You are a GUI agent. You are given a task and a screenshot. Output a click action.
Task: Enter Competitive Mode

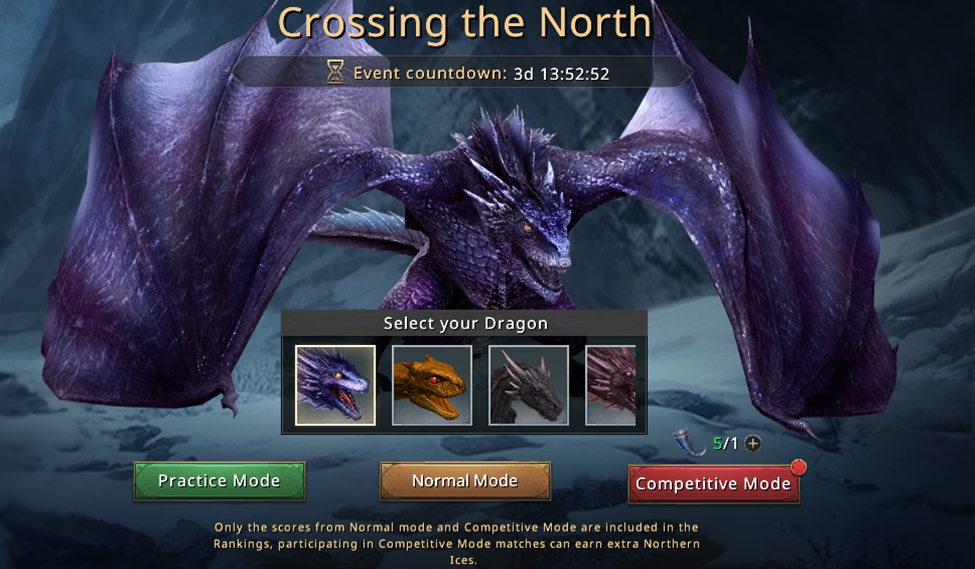(713, 484)
